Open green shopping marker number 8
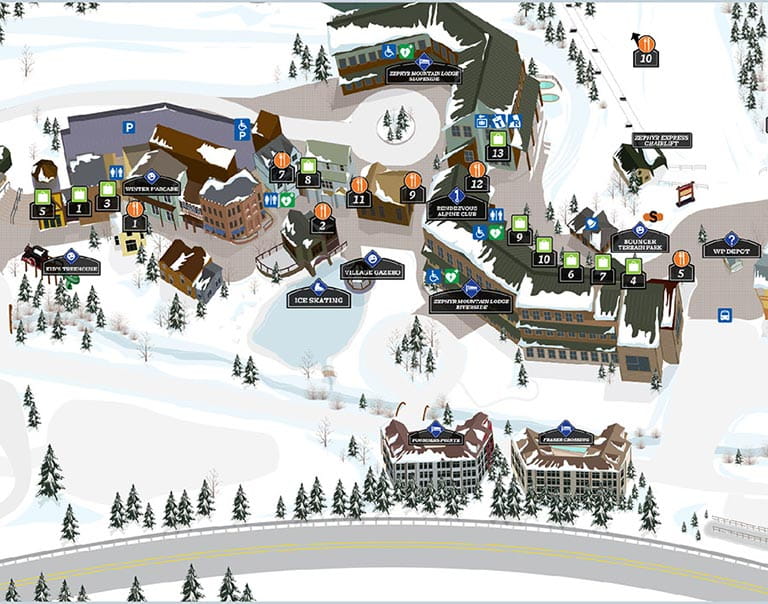This screenshot has width=768, height=604. coord(308,172)
